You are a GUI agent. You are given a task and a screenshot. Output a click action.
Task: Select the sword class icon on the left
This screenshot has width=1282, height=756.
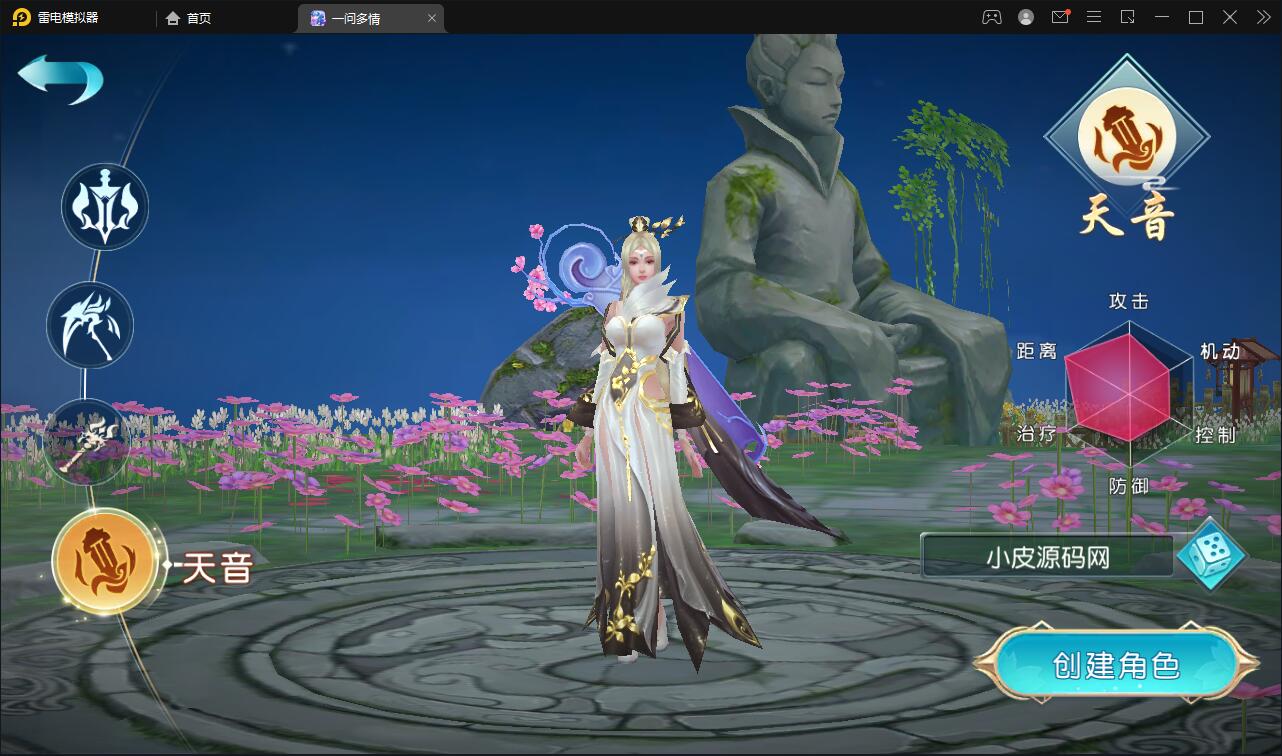click(x=103, y=207)
